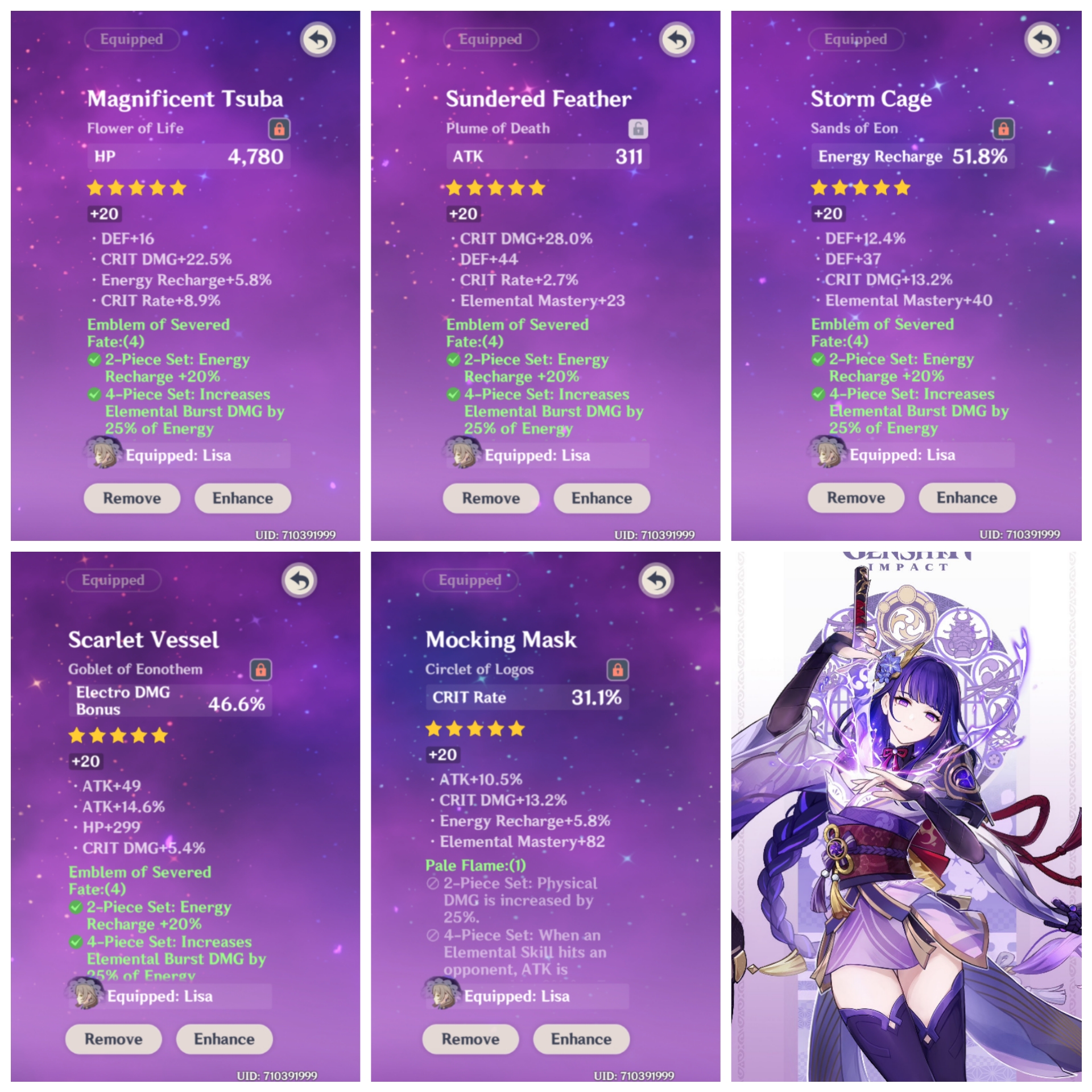Click Lisa's avatar on Scarlet Vessel

click(83, 995)
